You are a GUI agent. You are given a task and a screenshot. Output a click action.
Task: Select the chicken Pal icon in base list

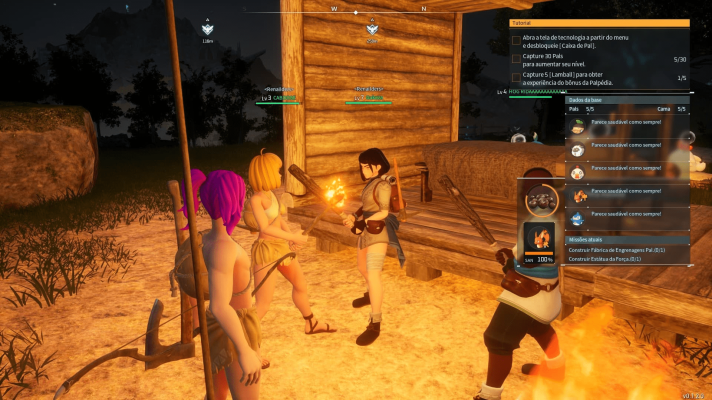[578, 172]
